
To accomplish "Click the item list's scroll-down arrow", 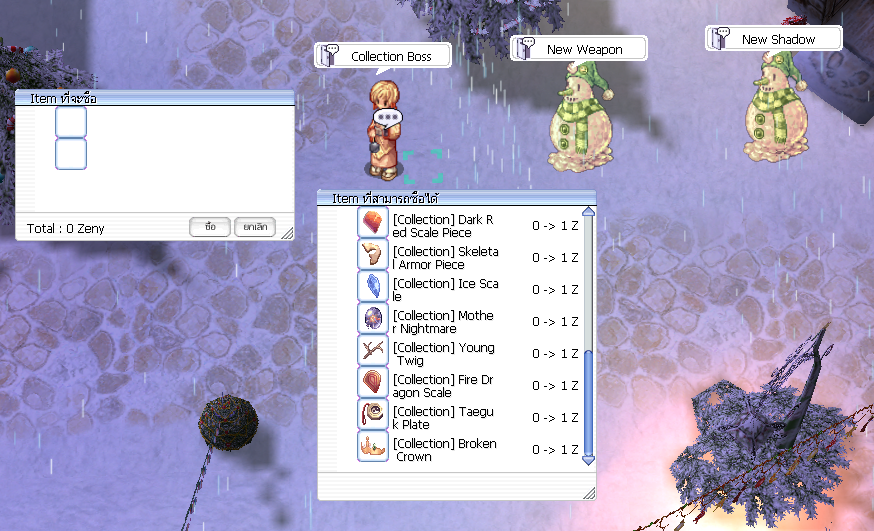I will [588, 459].
